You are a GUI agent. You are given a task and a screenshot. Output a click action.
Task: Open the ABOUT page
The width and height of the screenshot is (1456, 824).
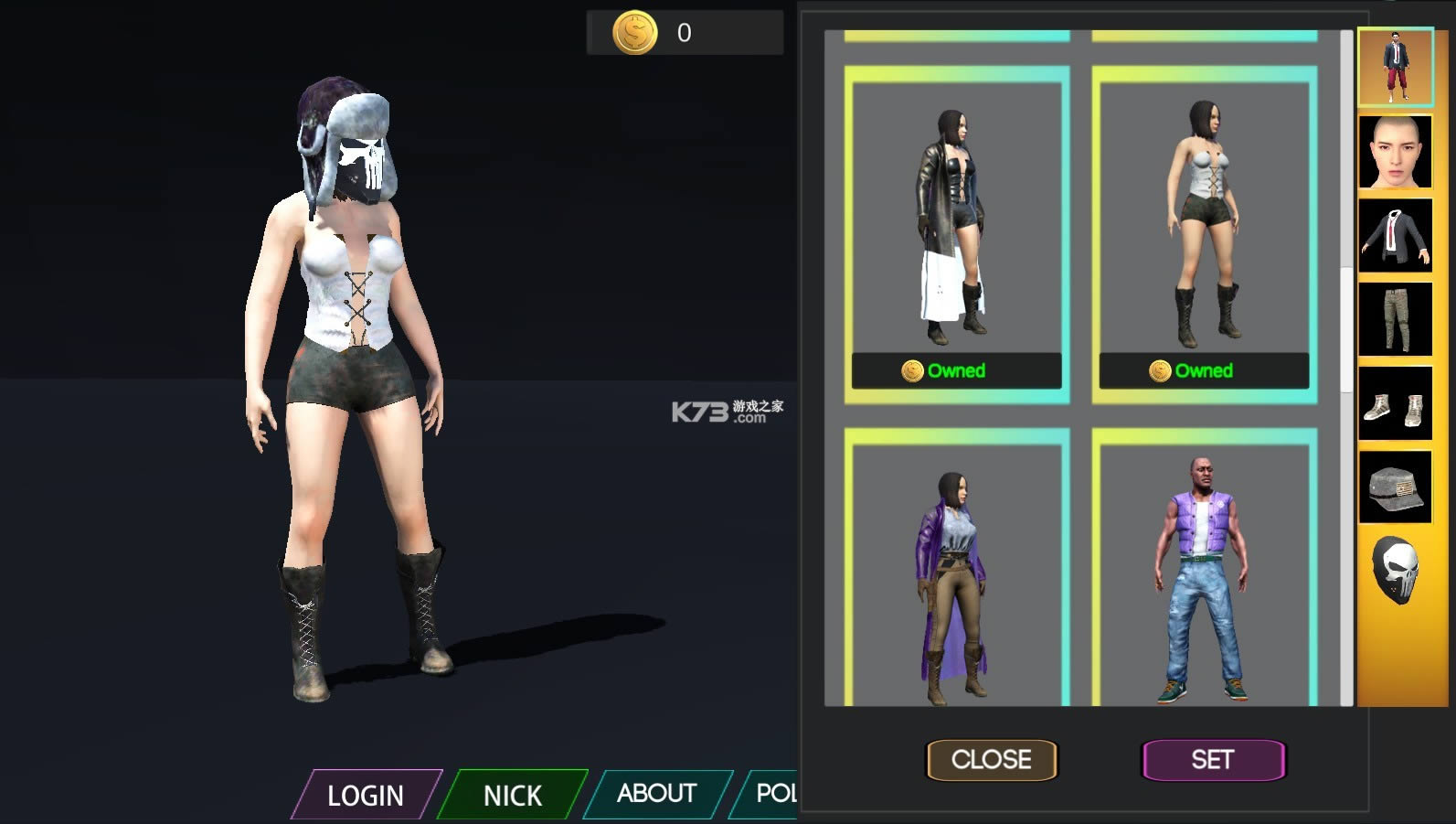pyautogui.click(x=656, y=793)
